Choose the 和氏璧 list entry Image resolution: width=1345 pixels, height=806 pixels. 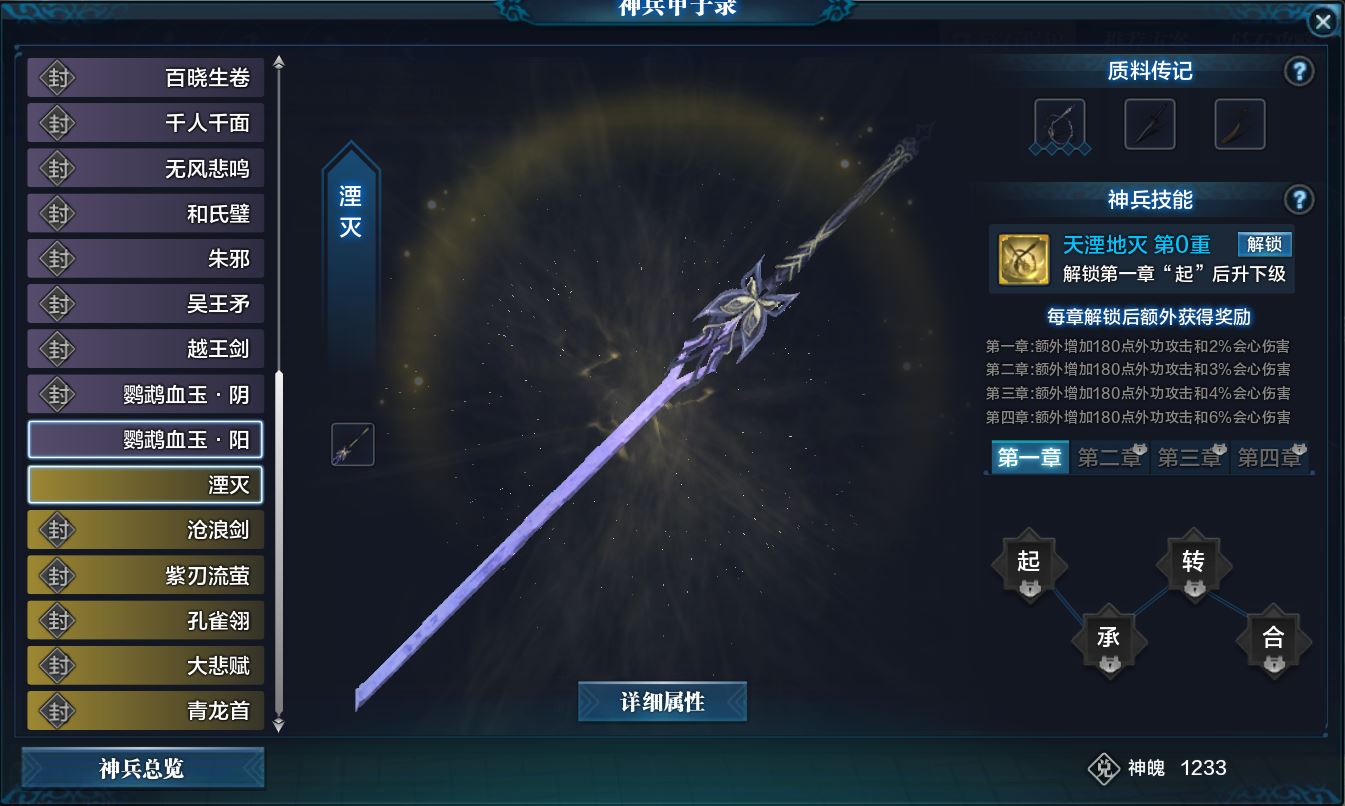(146, 214)
